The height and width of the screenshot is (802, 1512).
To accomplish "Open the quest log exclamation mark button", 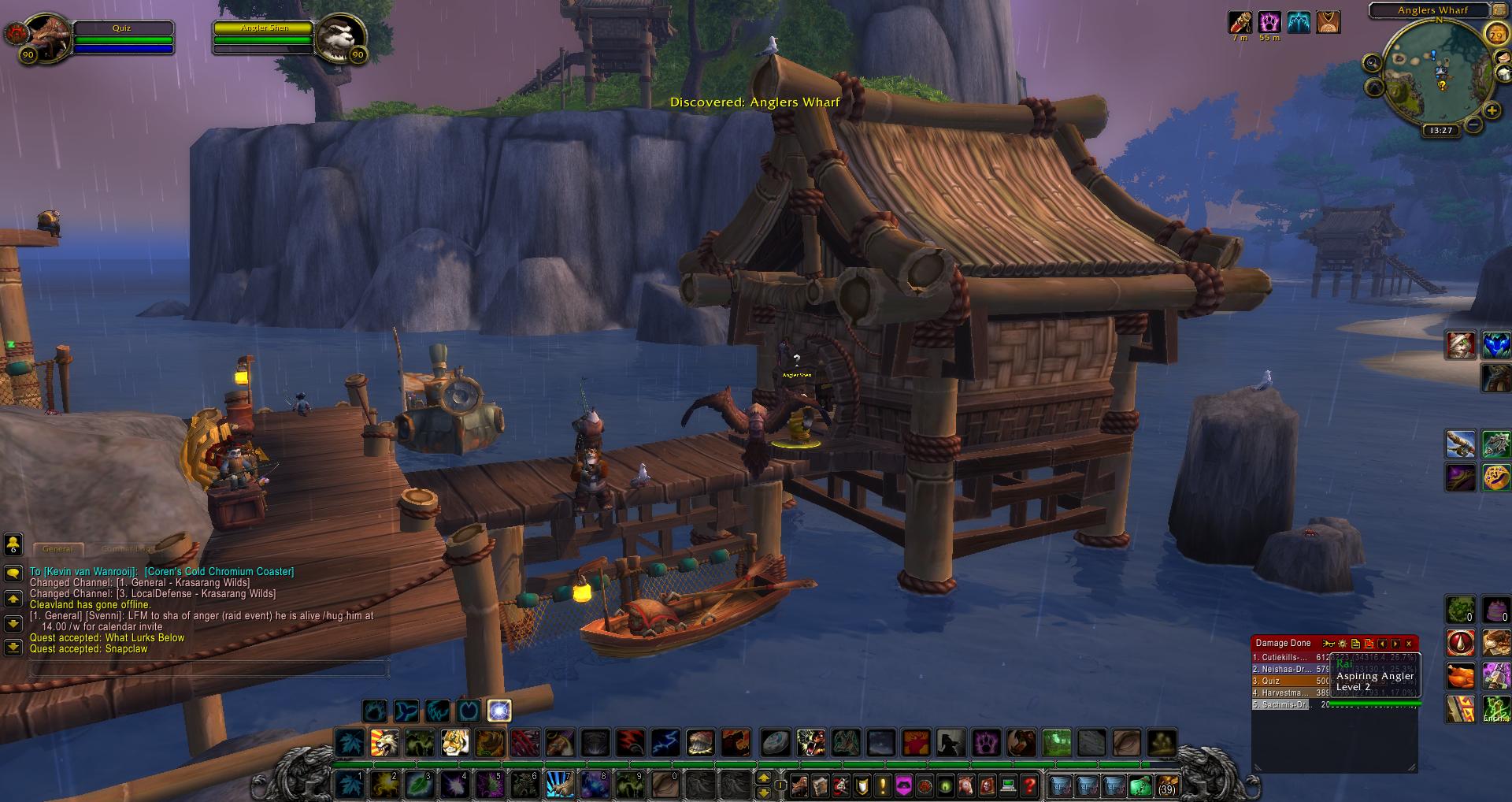I will (883, 785).
